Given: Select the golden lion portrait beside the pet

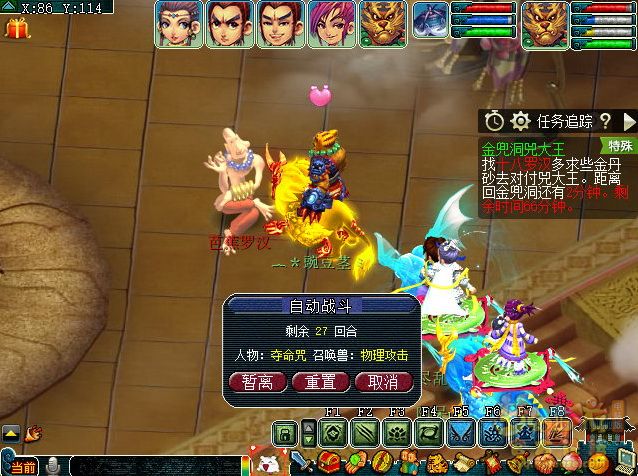Looking at the screenshot, I should pos(382,24).
